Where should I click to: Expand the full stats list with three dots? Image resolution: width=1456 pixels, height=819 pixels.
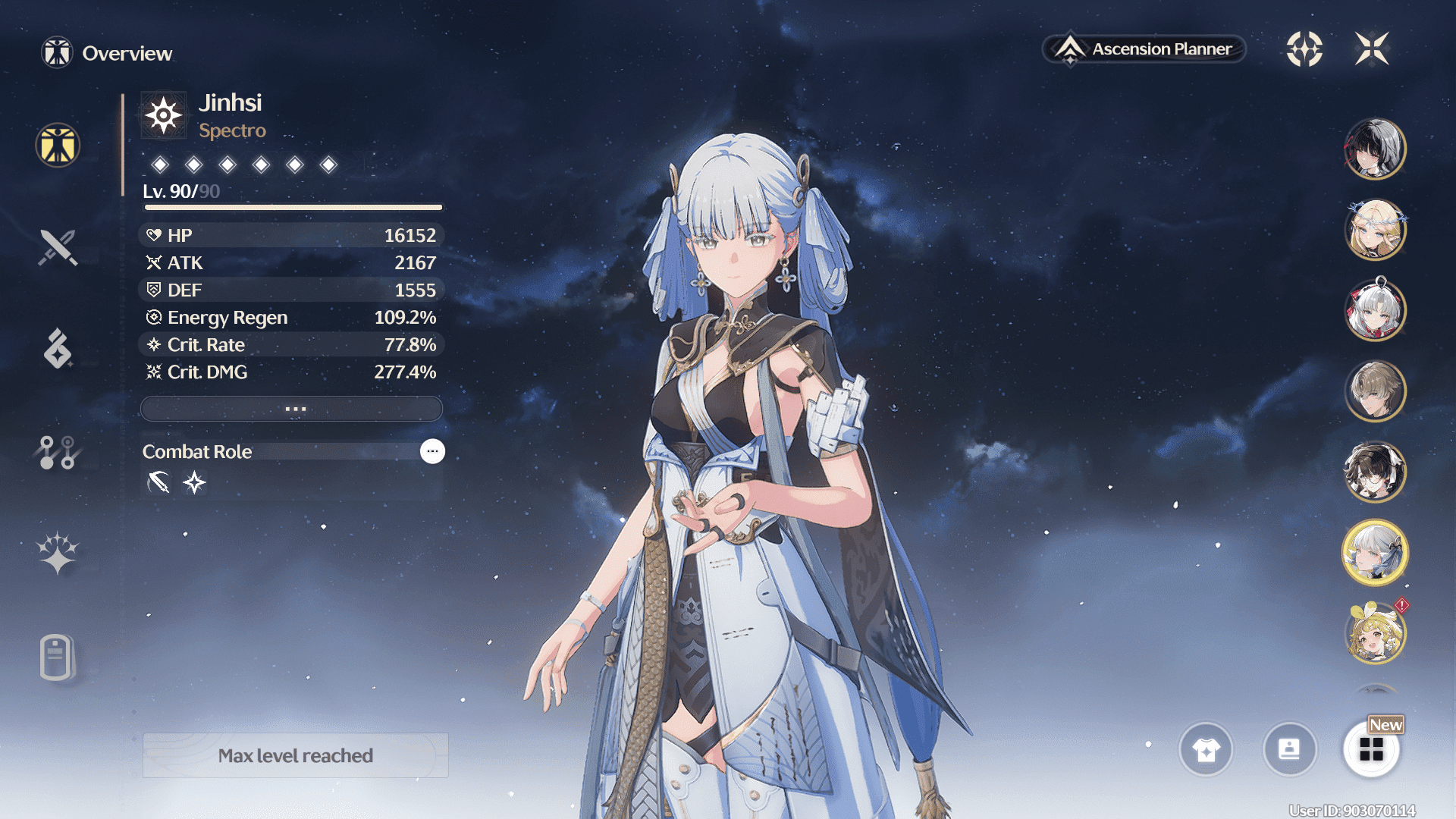[x=292, y=409]
